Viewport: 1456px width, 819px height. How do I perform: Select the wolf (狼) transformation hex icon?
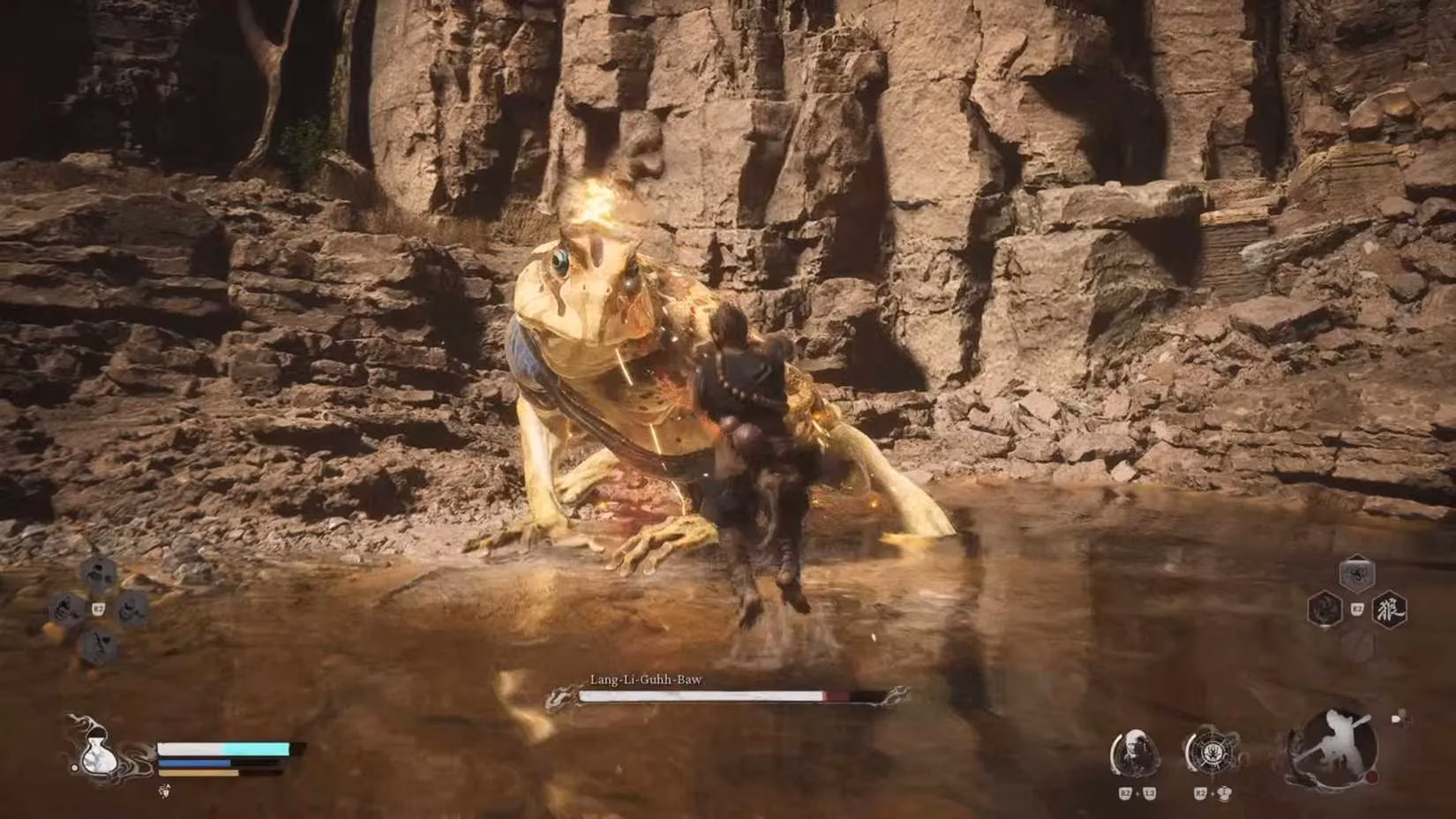click(1391, 610)
